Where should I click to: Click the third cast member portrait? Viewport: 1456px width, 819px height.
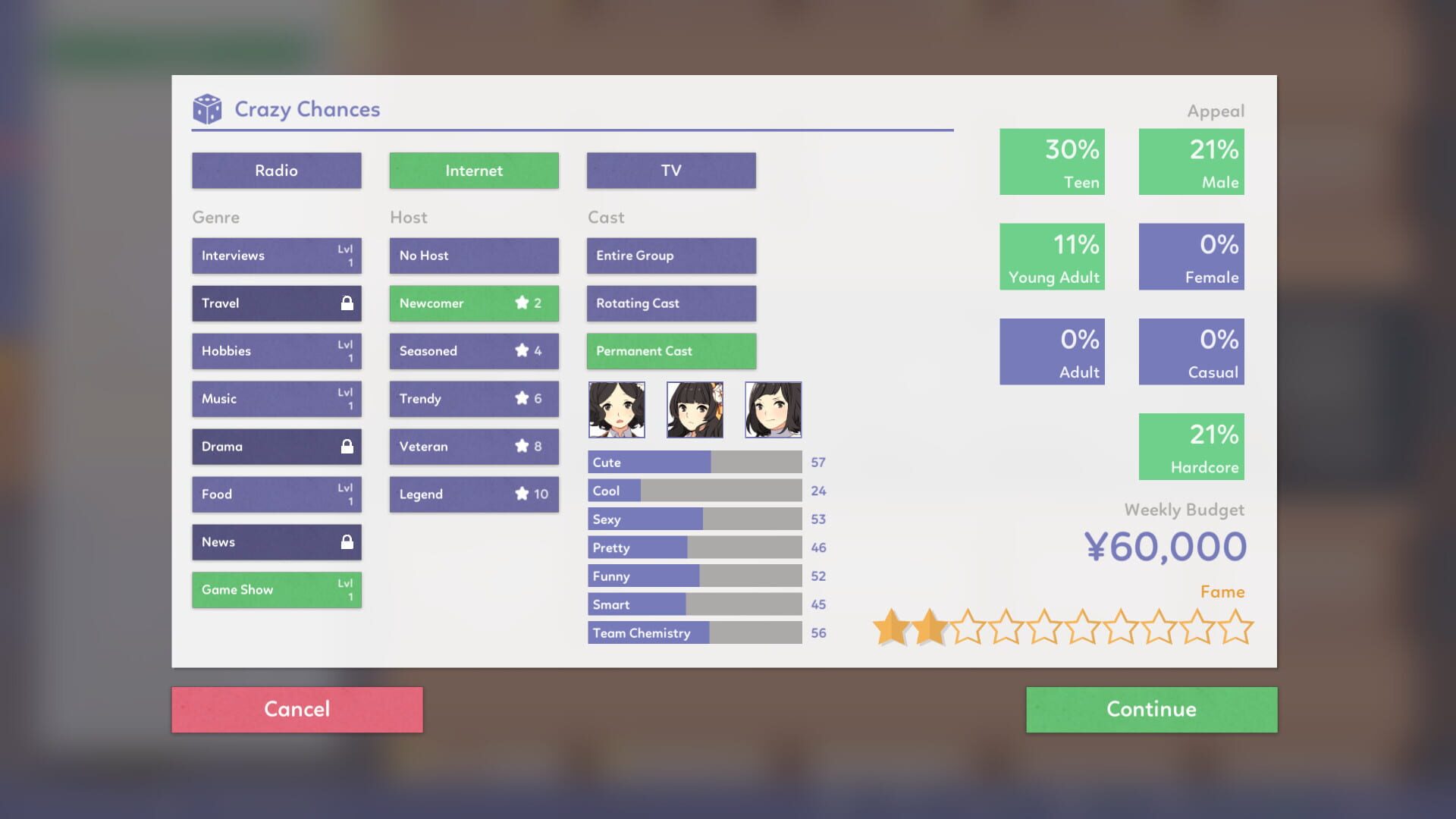point(773,409)
